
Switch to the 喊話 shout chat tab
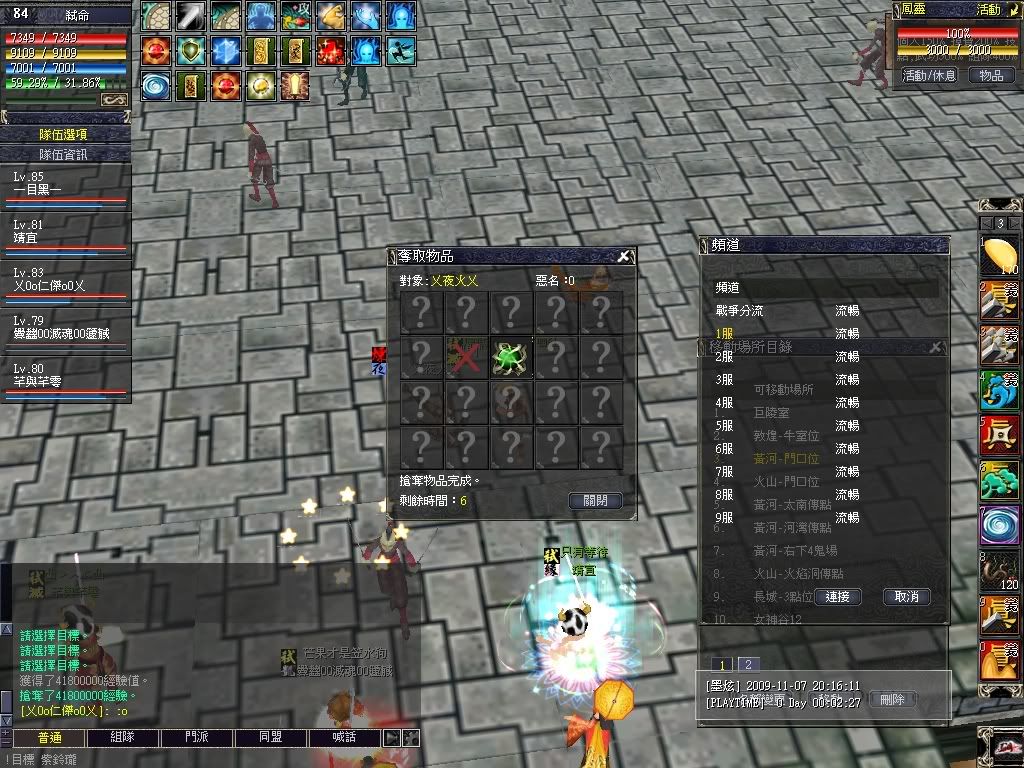point(345,737)
